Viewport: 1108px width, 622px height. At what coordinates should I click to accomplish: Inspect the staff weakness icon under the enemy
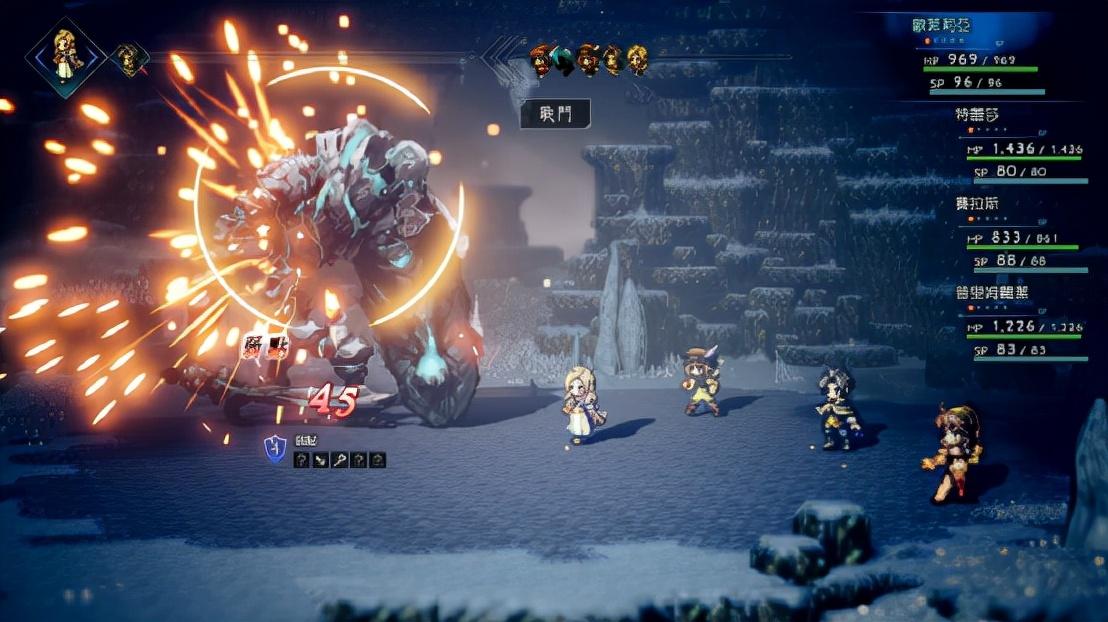point(339,460)
